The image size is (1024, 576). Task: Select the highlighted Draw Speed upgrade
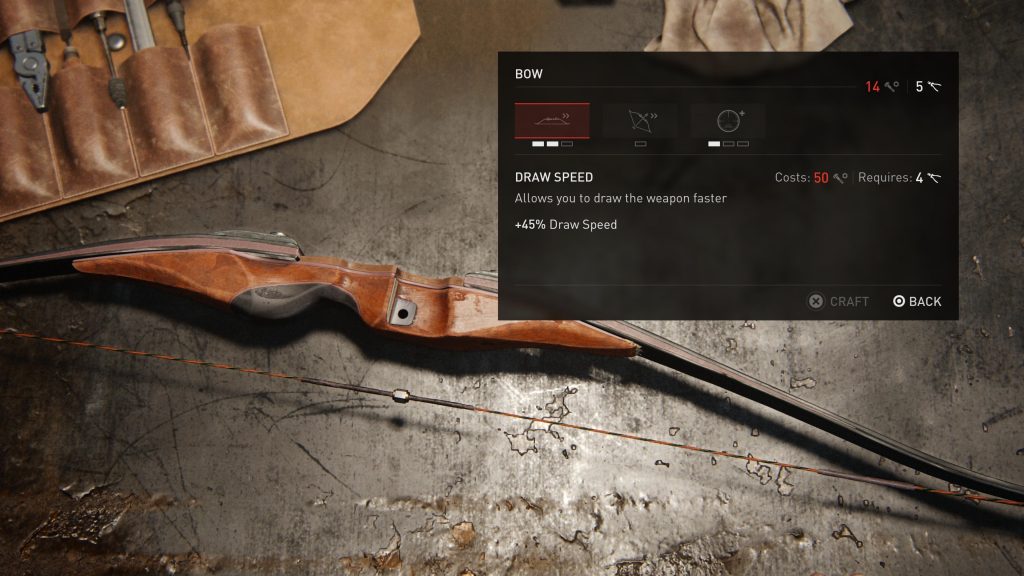pos(552,121)
